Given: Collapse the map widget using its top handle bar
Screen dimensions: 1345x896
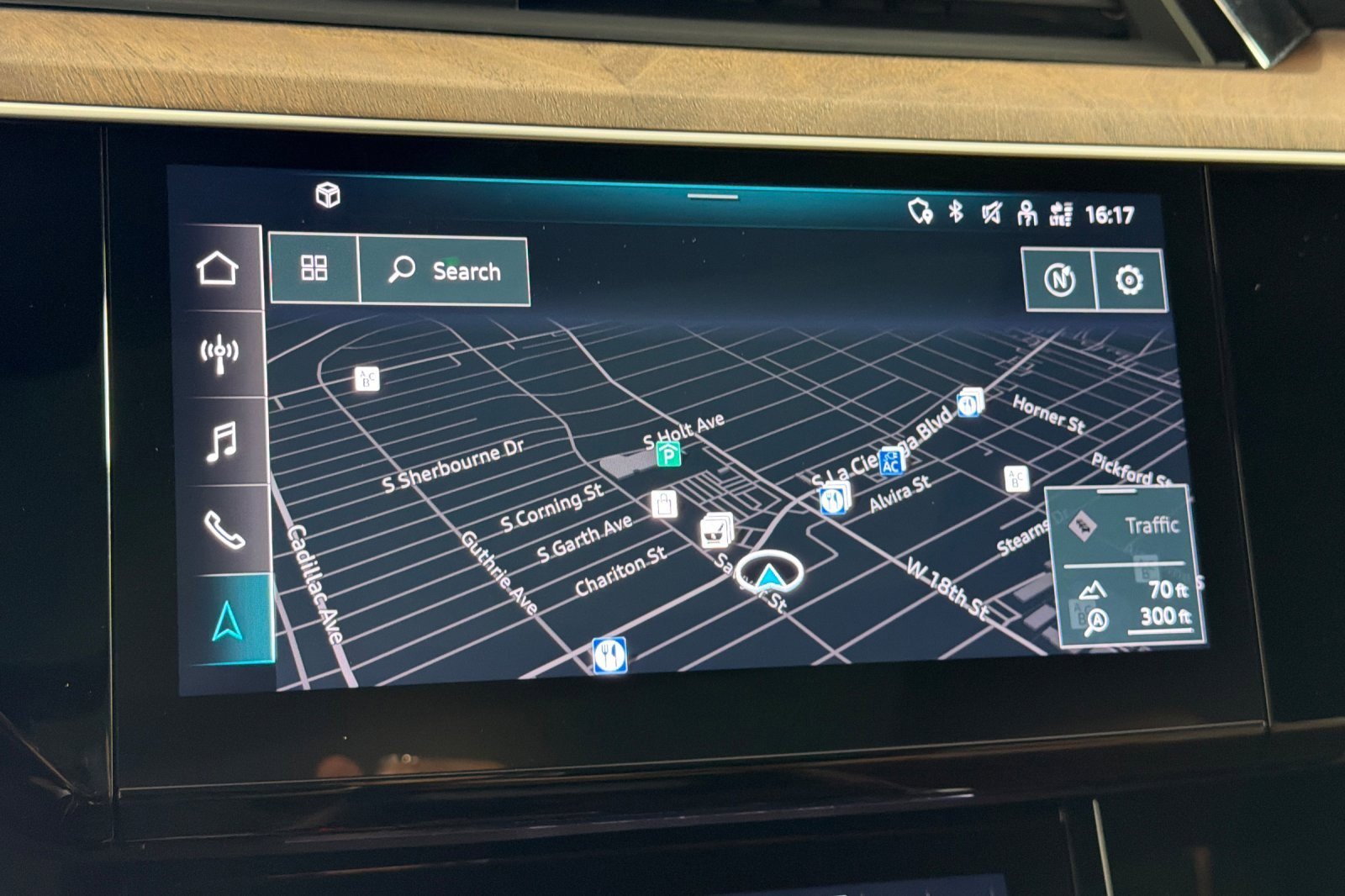Looking at the screenshot, I should coord(710,195).
